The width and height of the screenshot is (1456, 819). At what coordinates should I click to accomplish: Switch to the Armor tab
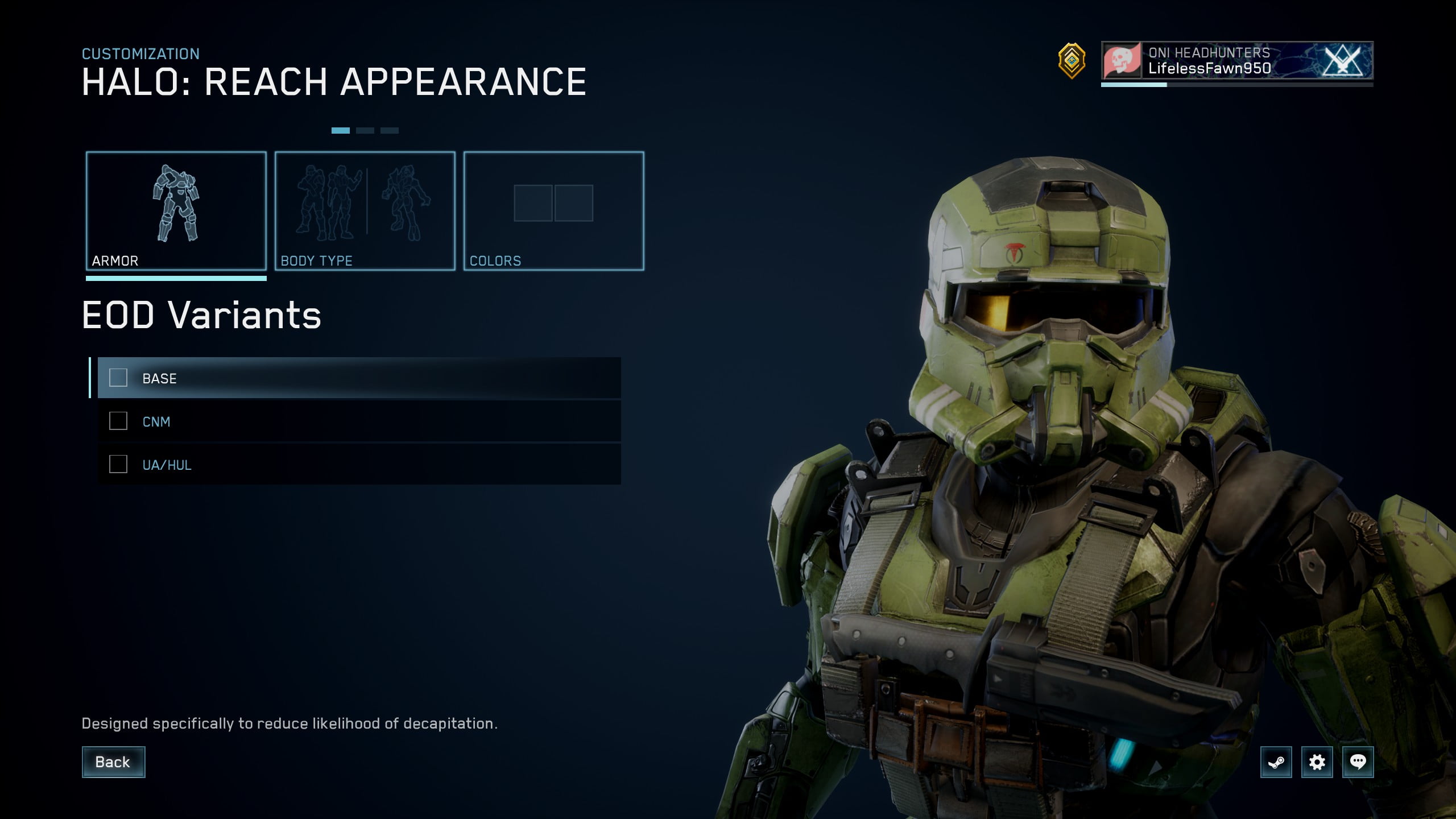(x=176, y=211)
